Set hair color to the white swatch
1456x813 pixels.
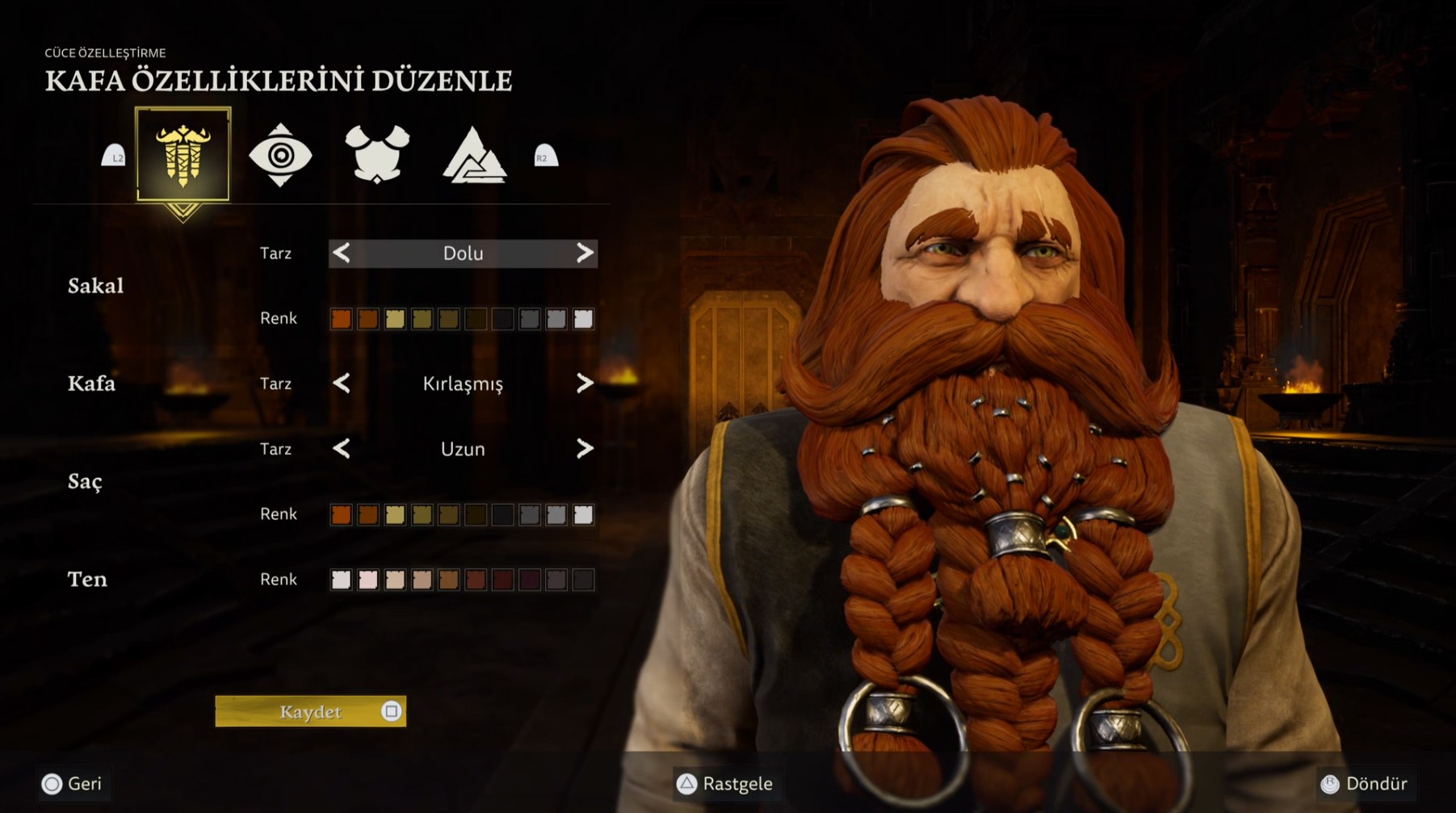[583, 514]
